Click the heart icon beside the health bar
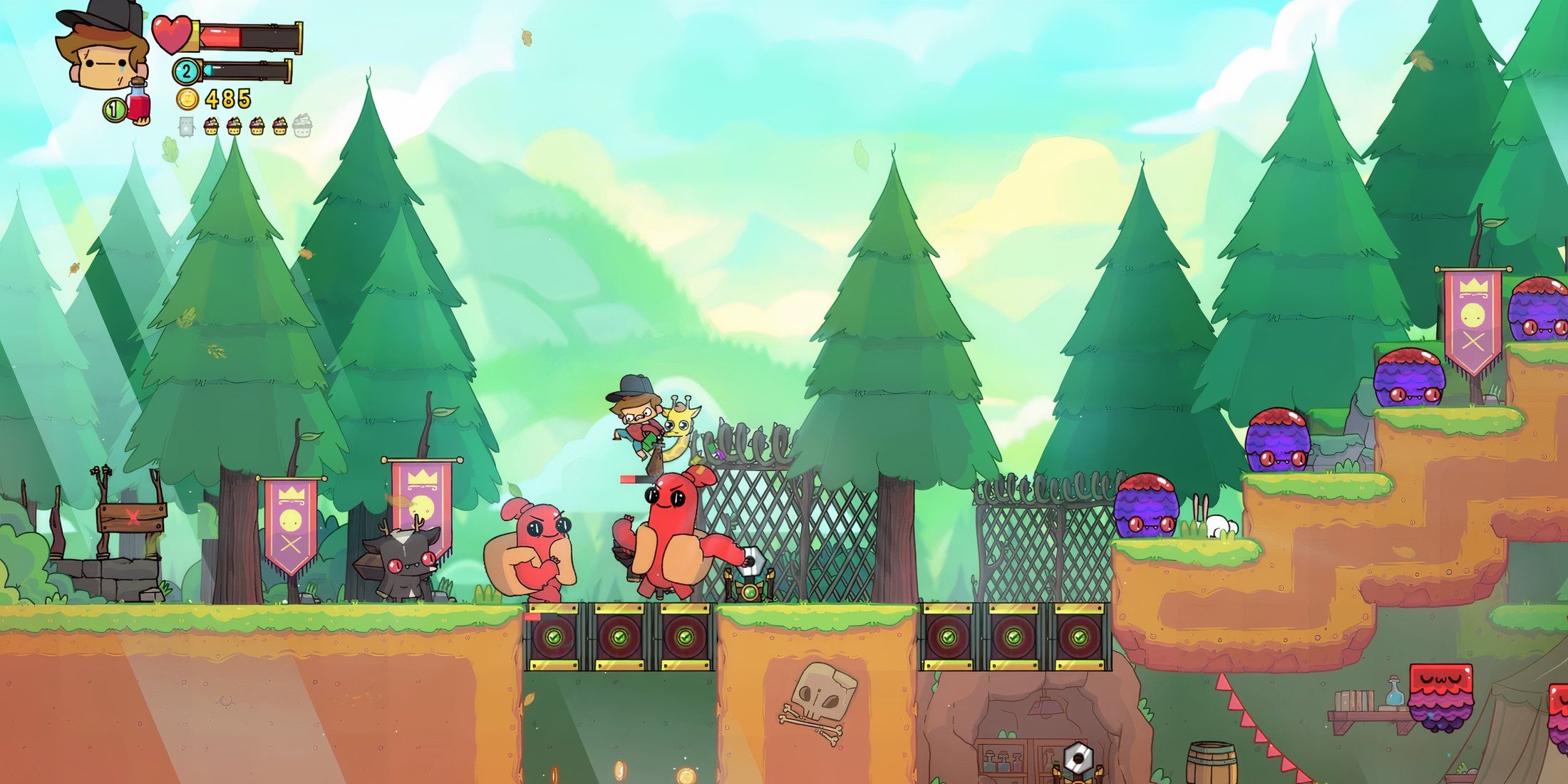1568x784 pixels. click(x=171, y=36)
